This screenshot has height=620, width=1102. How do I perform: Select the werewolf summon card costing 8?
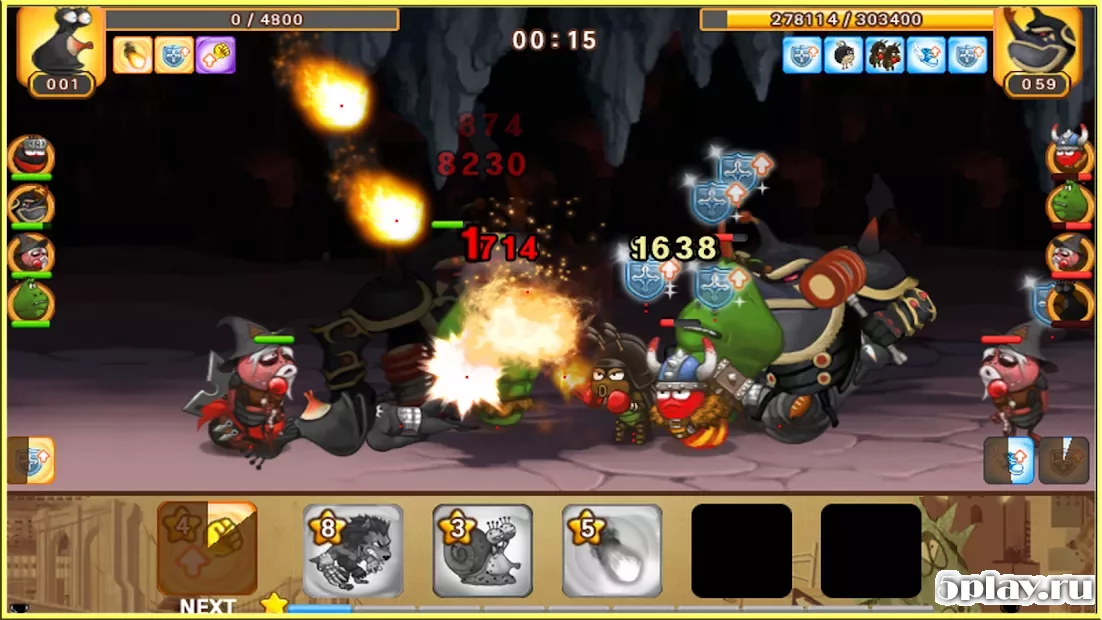pyautogui.click(x=353, y=551)
